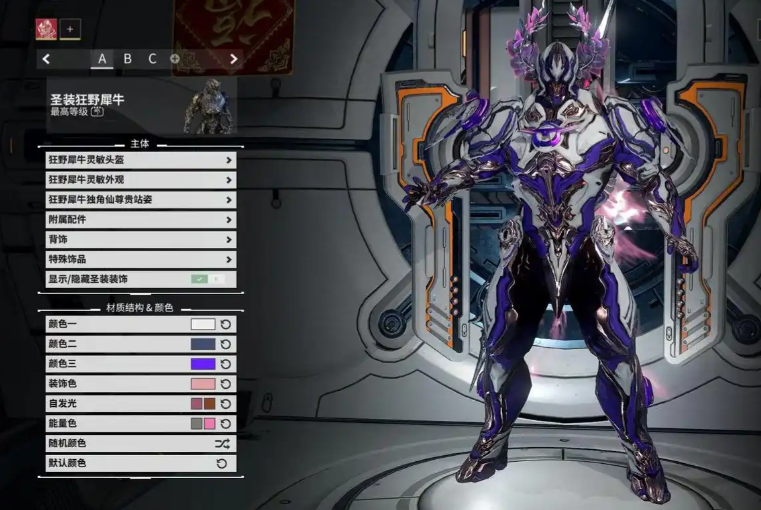761x510 pixels.
Task: Open the 附属配件 attachments menu
Action: (x=140, y=220)
